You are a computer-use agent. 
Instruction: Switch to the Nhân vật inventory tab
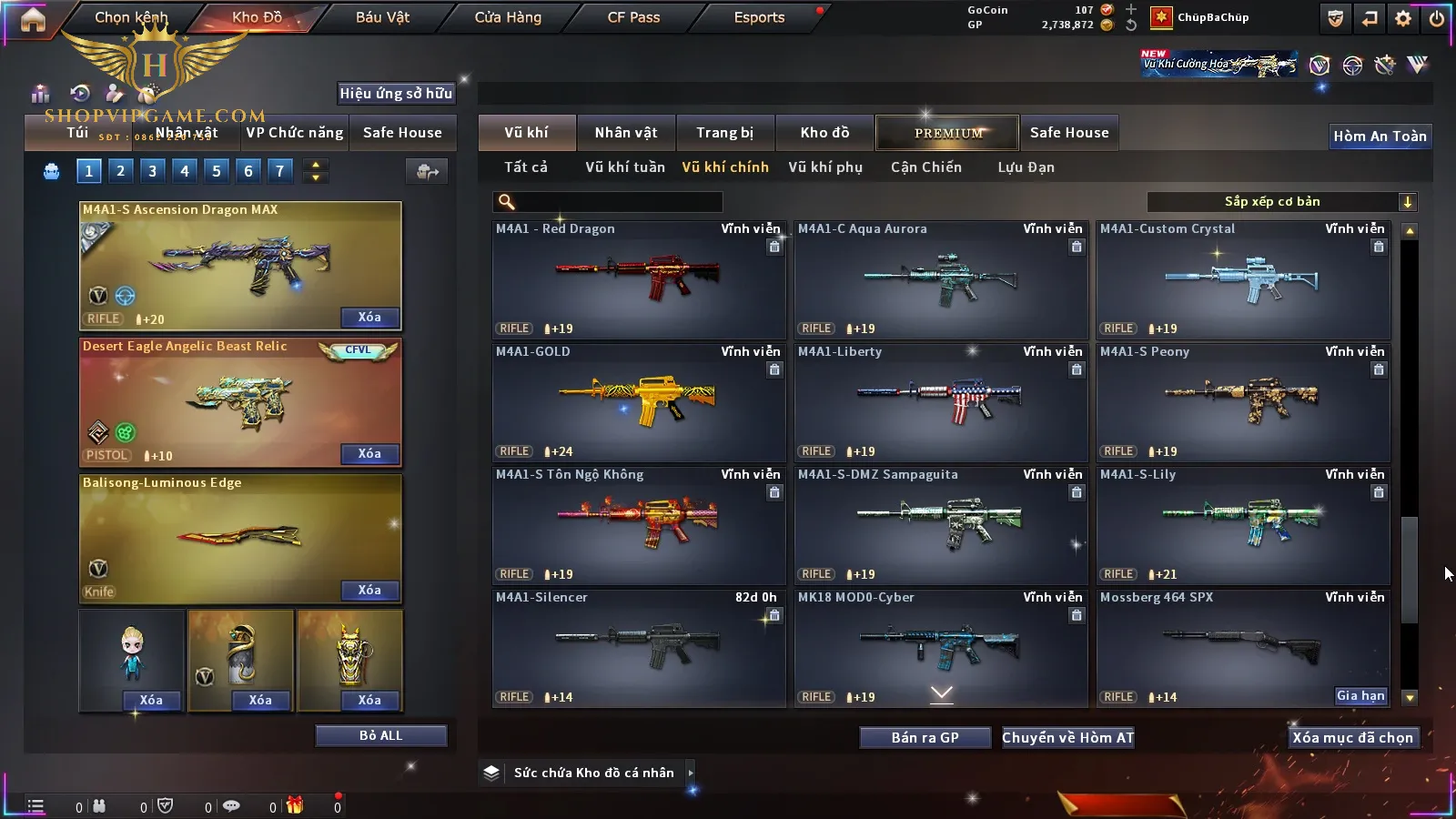pos(625,133)
